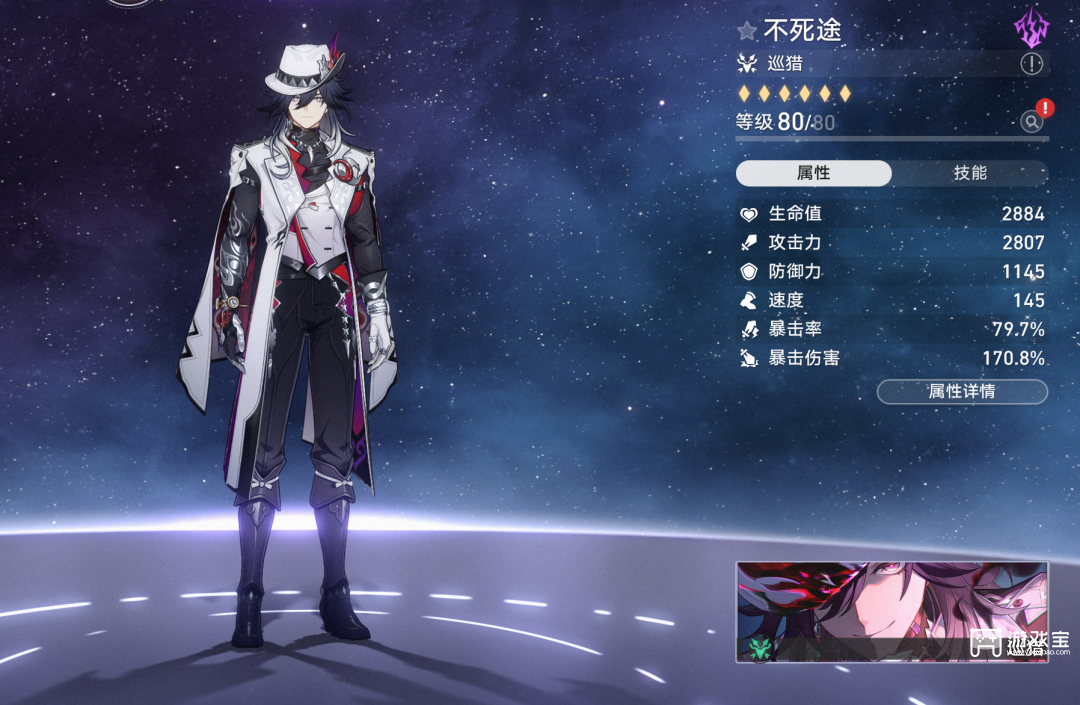Click the star icon next to 不死途
Image resolution: width=1080 pixels, height=705 pixels.
747,31
